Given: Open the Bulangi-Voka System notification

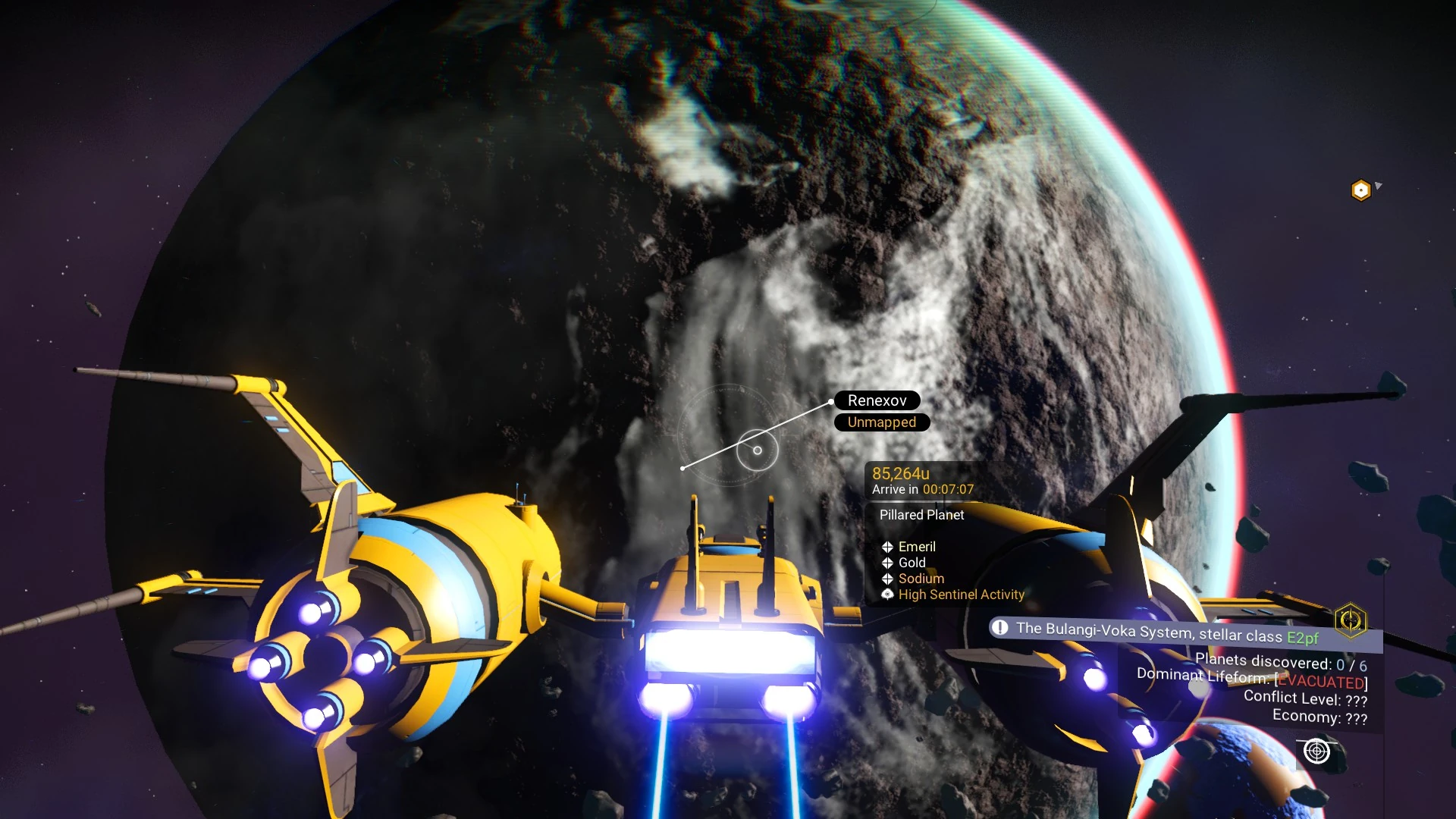Looking at the screenshot, I should (x=1166, y=632).
